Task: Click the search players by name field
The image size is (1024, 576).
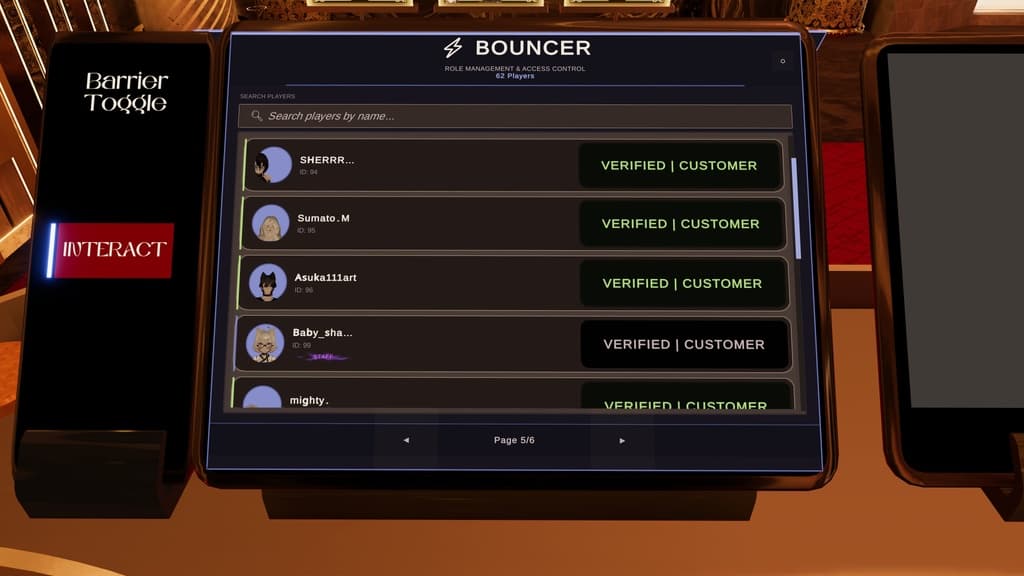Action: coord(515,116)
